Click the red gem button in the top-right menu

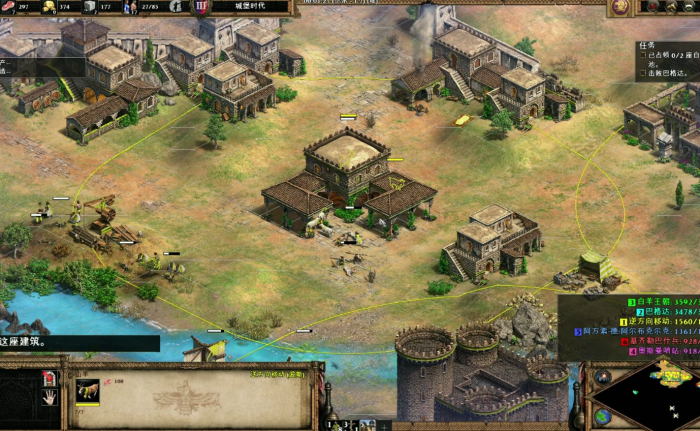(654, 7)
